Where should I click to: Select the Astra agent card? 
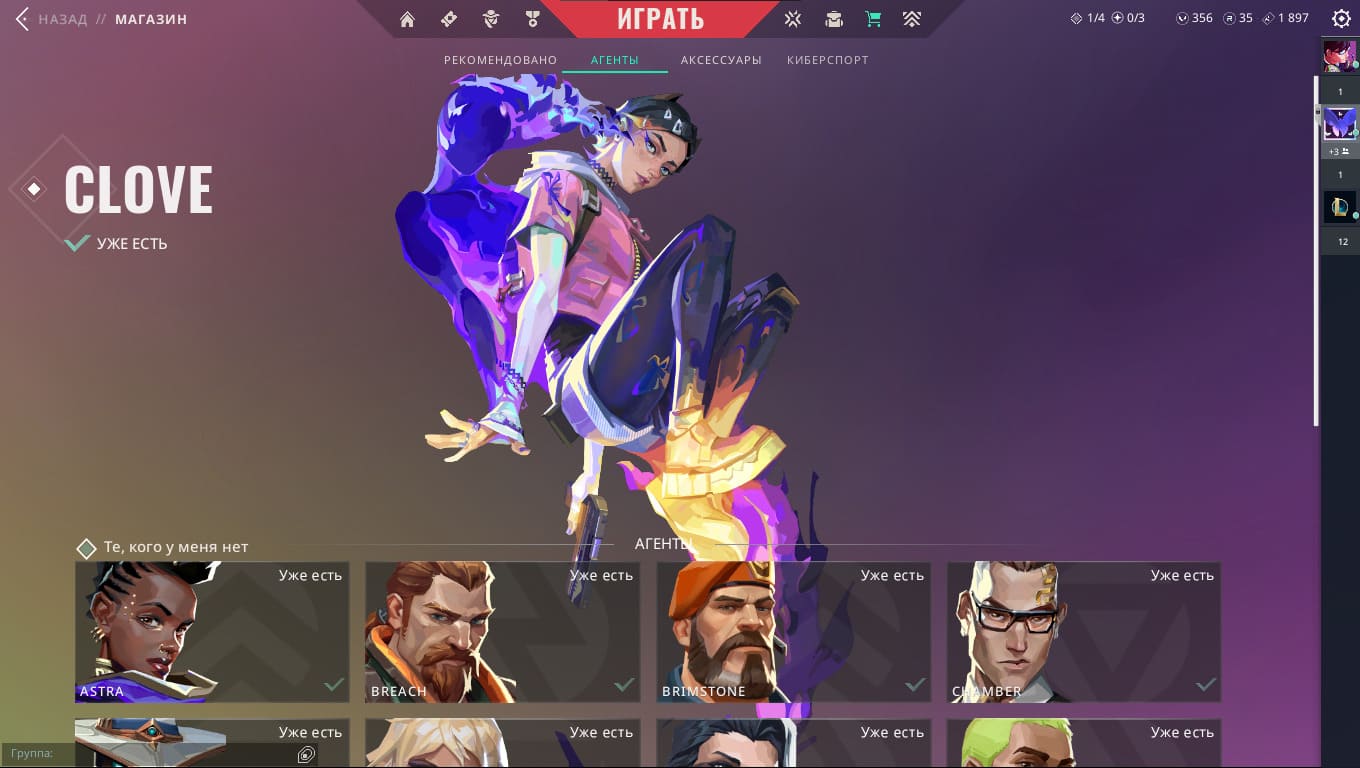click(x=212, y=632)
